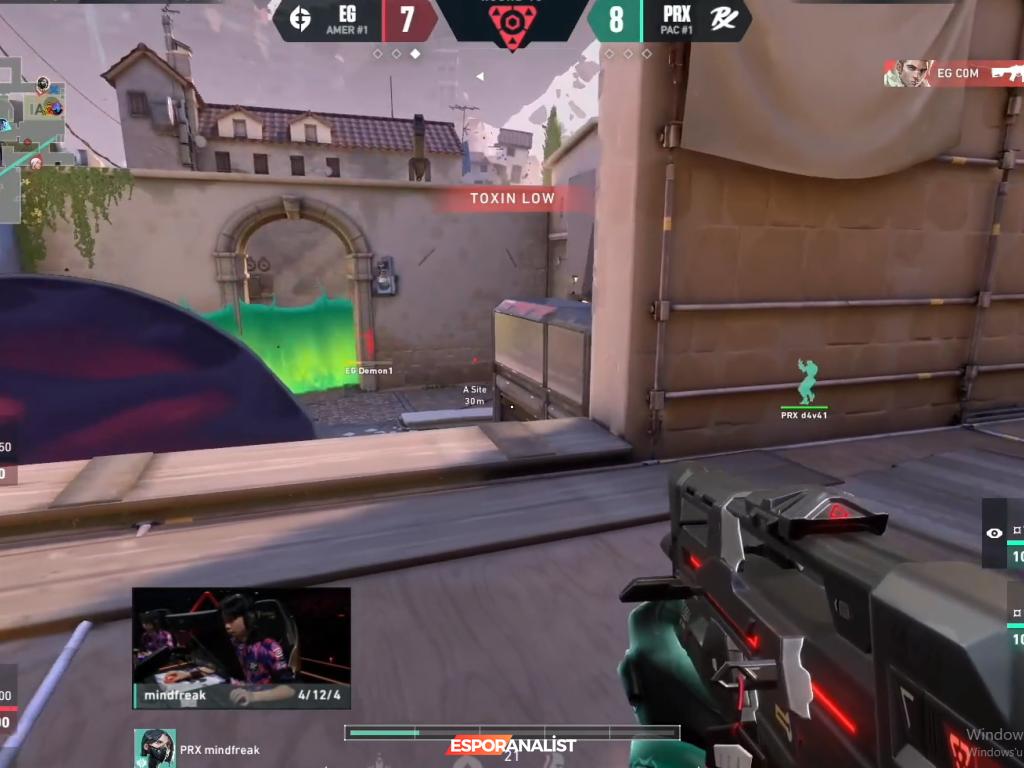This screenshot has height=768, width=1024.
Task: Toggle the eye icon on the right edge
Action: click(x=994, y=533)
